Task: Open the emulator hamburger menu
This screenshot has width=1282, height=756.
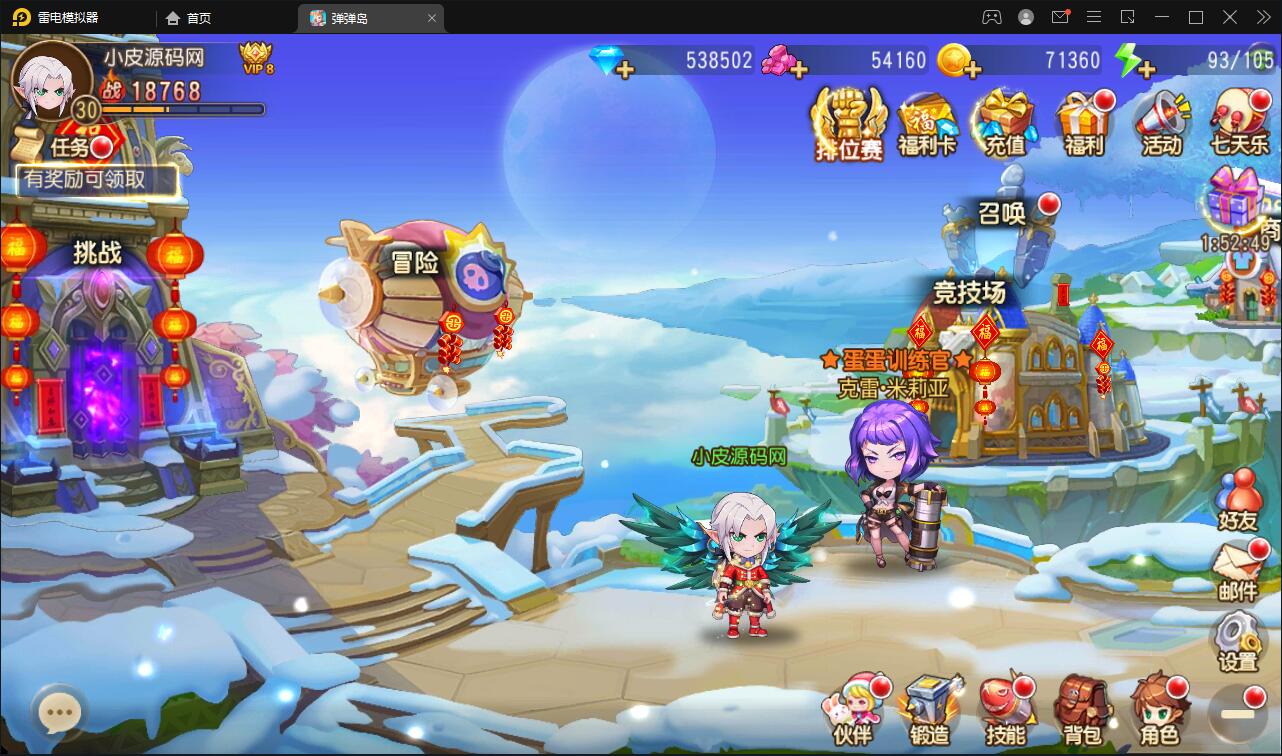Action: [x=1094, y=17]
